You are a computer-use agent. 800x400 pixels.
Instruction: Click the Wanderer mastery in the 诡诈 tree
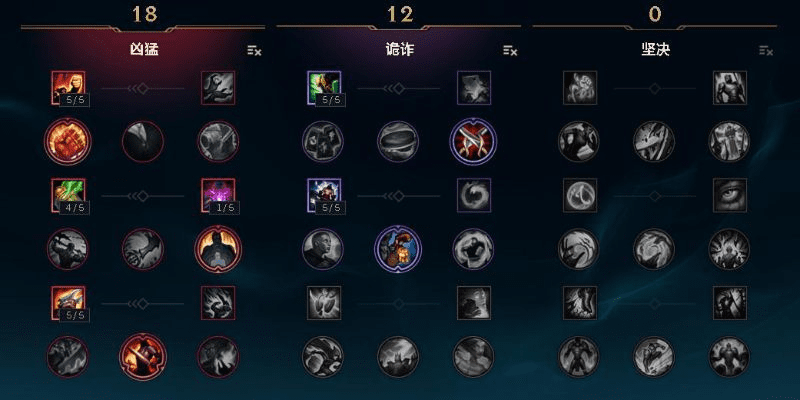(323, 88)
